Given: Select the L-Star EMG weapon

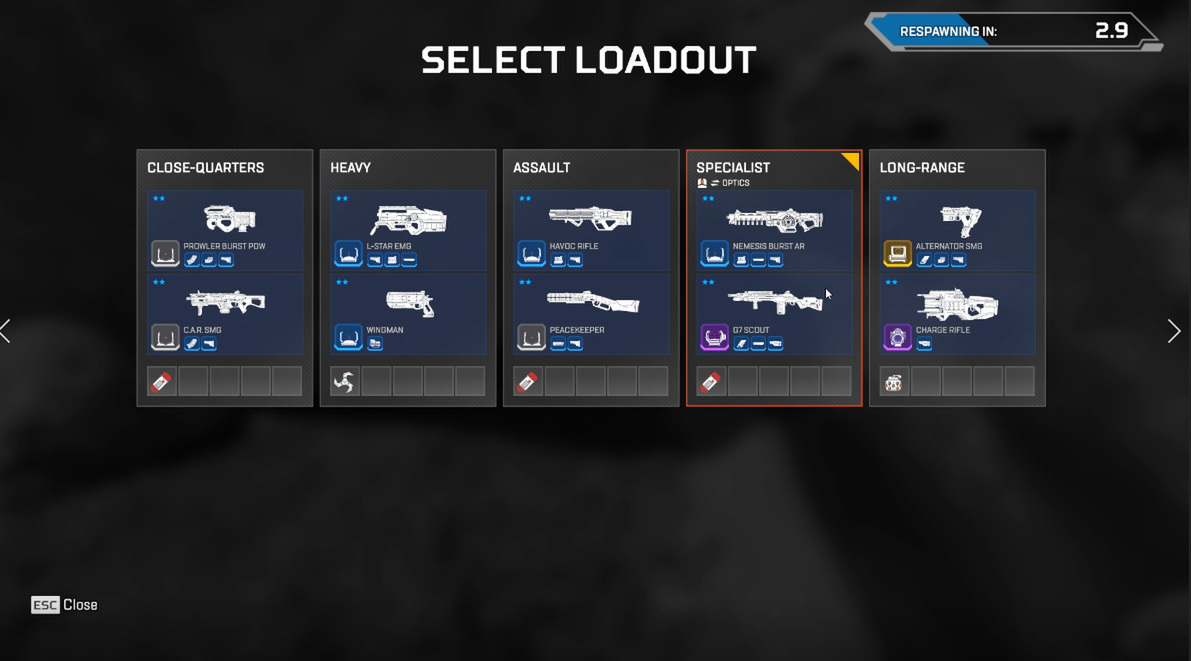Looking at the screenshot, I should click(x=408, y=230).
